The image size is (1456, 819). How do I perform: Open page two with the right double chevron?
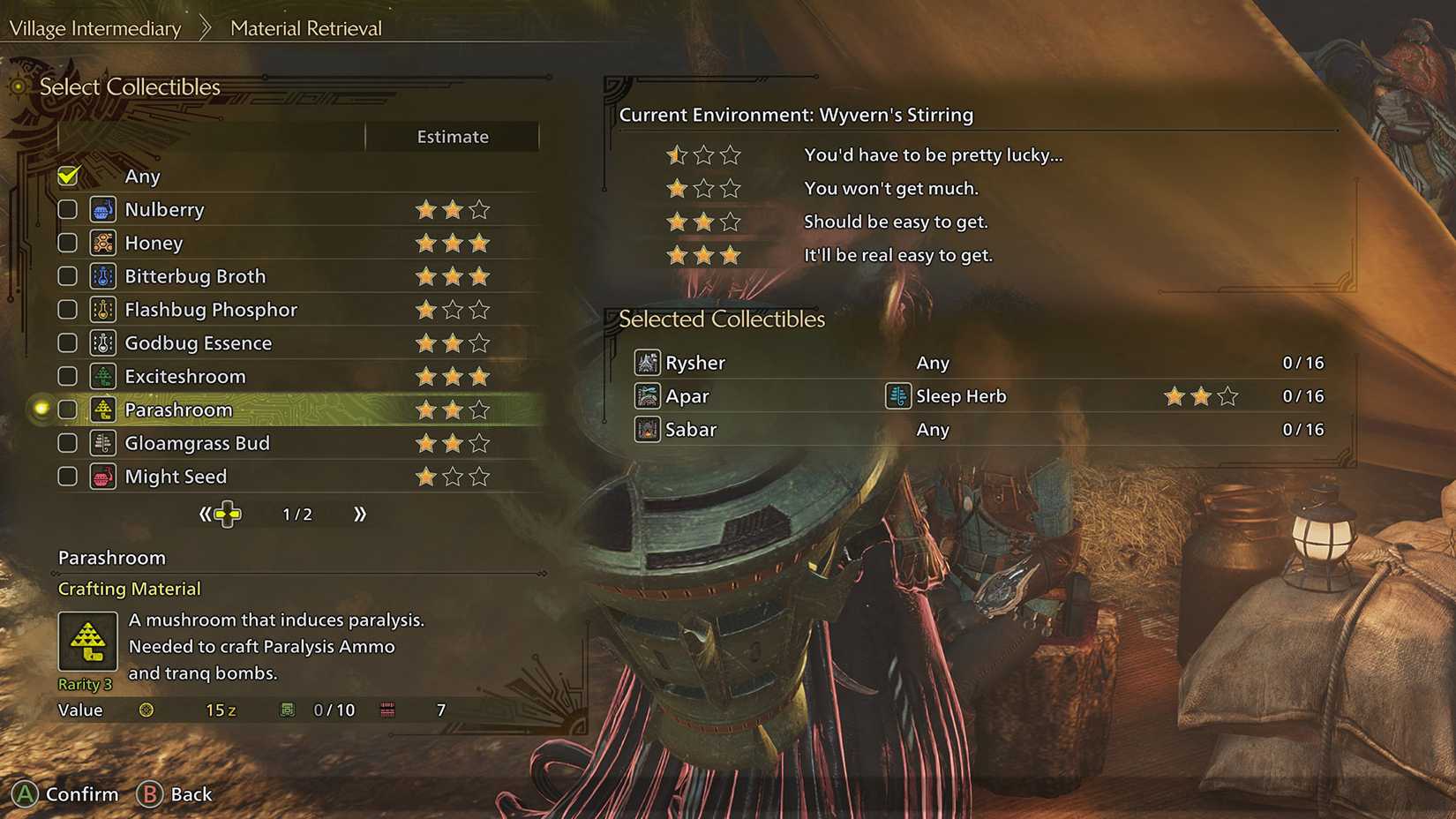pyautogui.click(x=359, y=513)
